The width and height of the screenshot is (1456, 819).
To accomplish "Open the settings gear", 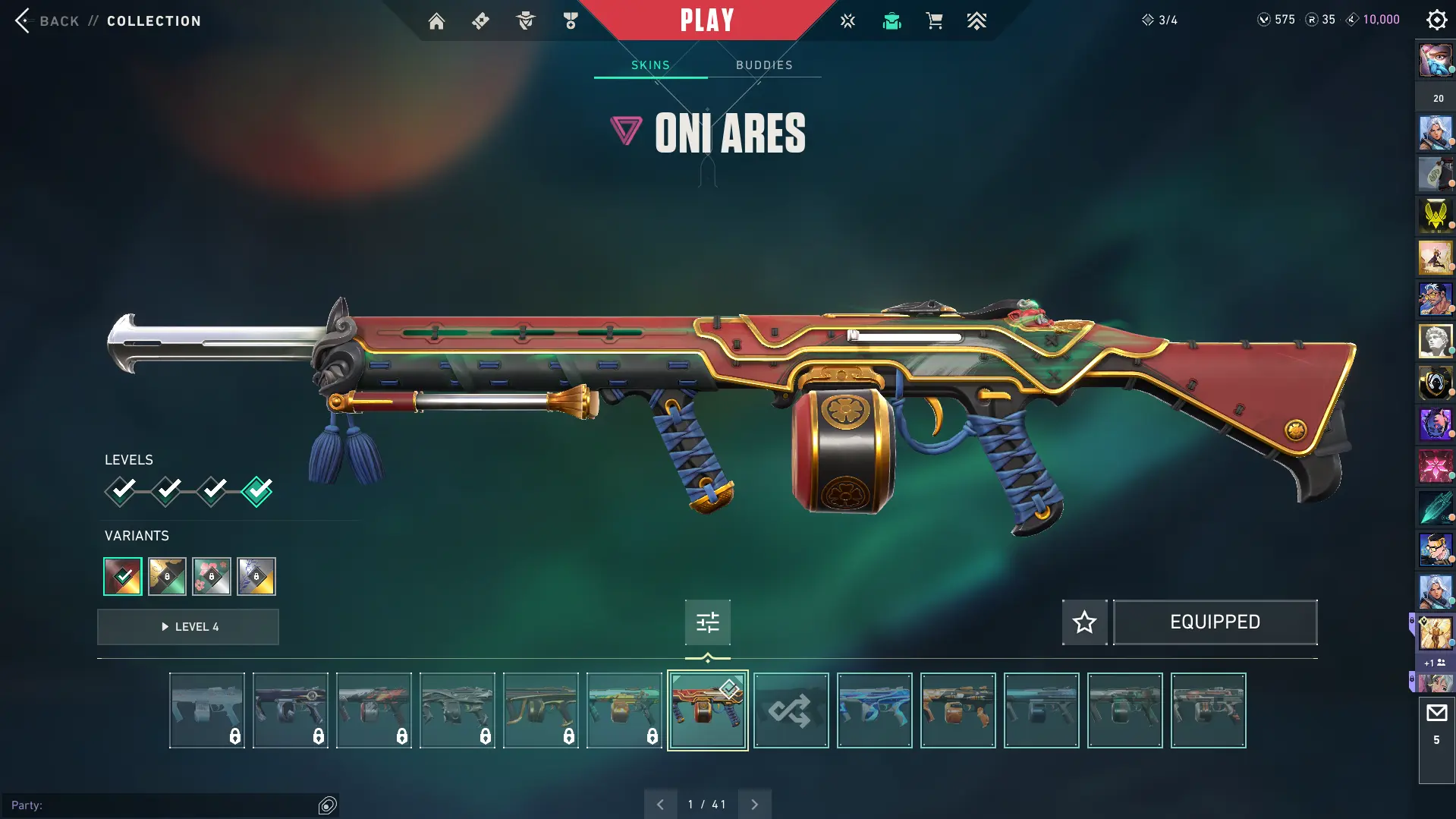I will (1436, 20).
